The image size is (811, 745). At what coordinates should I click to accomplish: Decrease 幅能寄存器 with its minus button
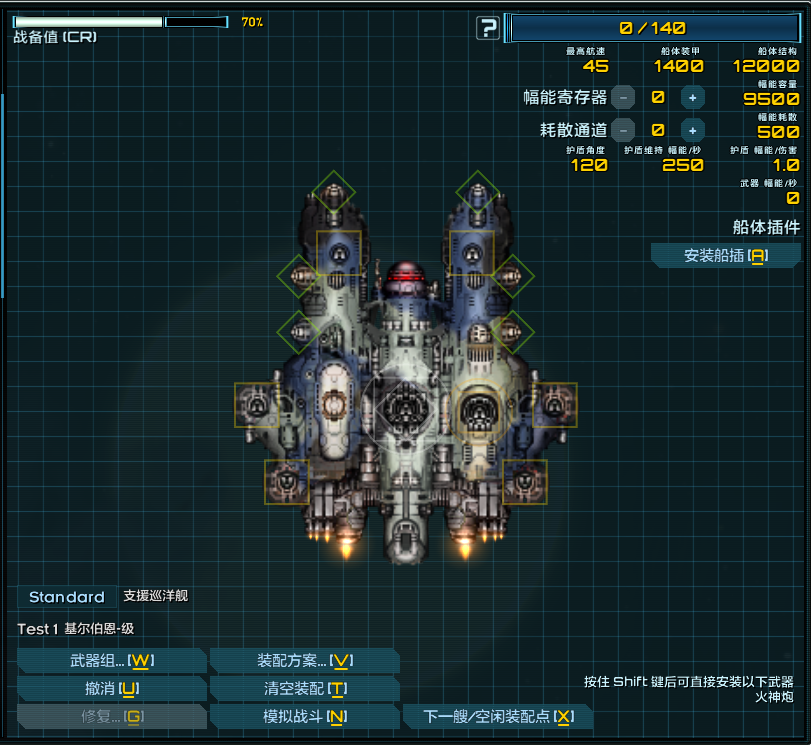(623, 97)
